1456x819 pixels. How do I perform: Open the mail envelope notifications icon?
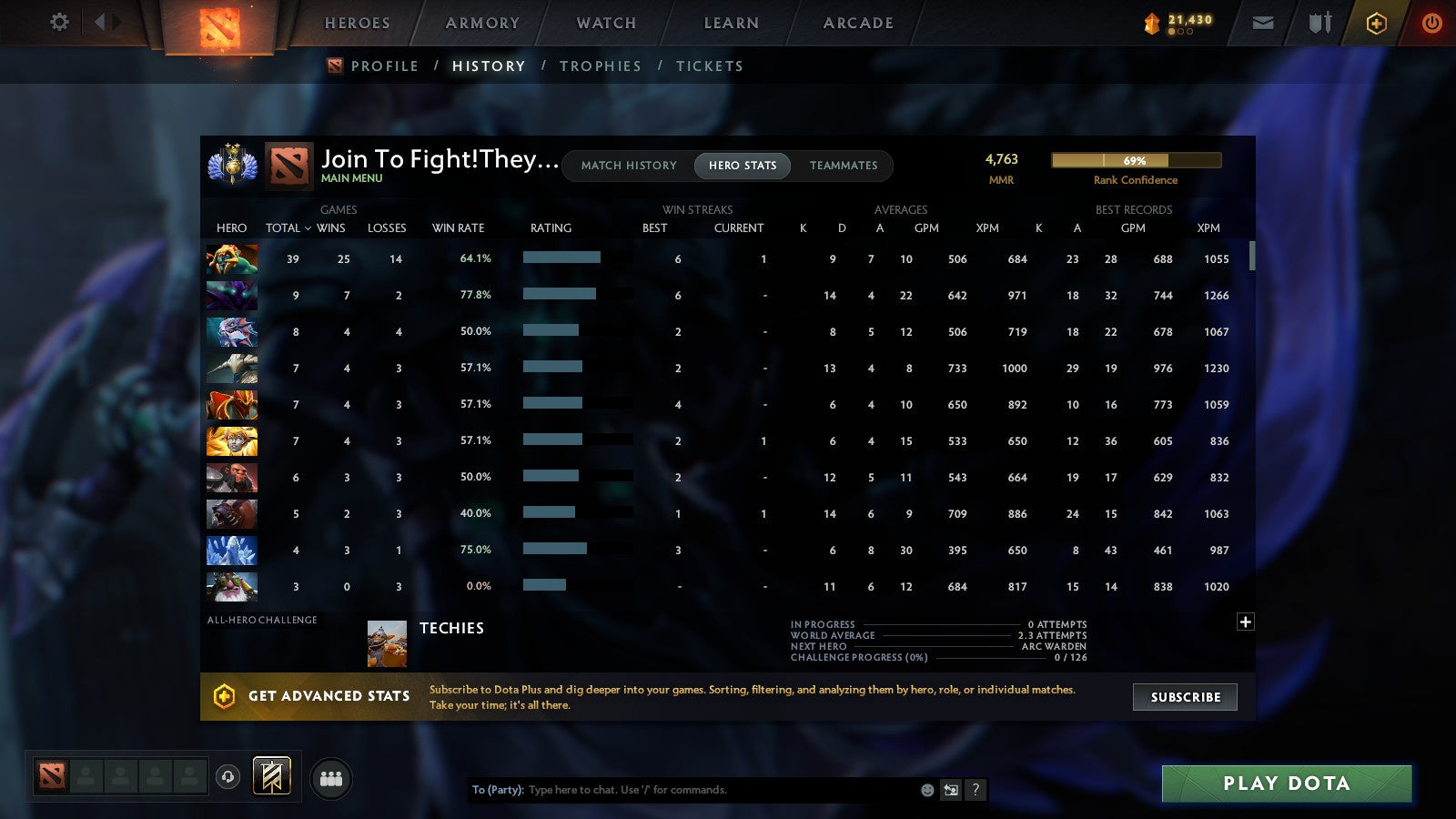1263,23
